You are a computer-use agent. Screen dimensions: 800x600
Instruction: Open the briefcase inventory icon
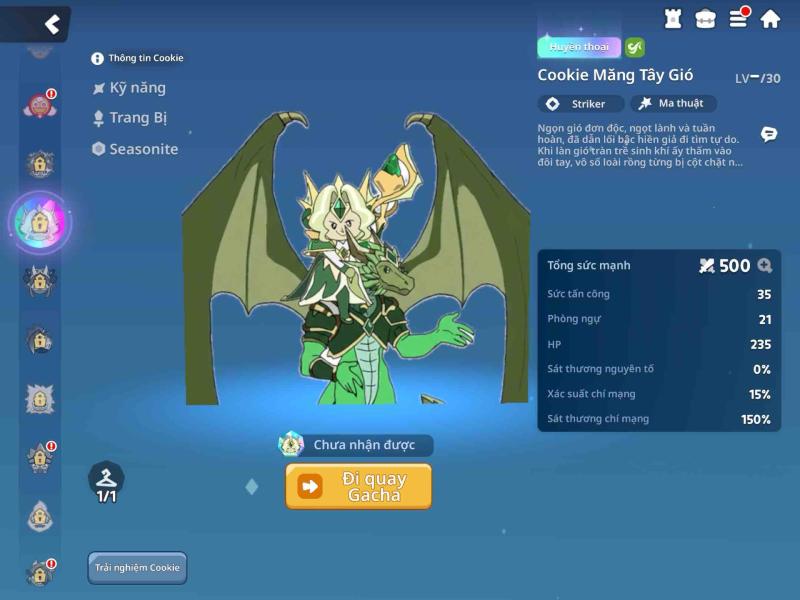coord(706,18)
